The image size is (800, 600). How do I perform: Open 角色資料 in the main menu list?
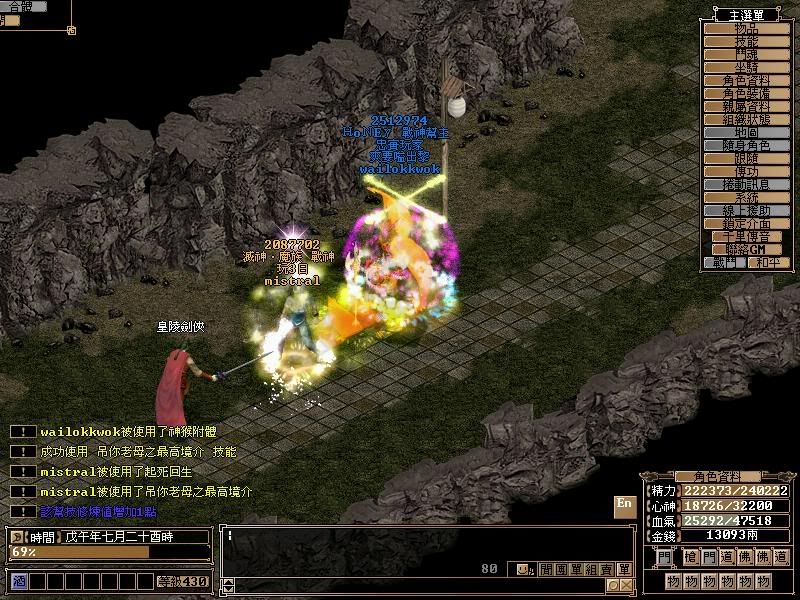(746, 80)
